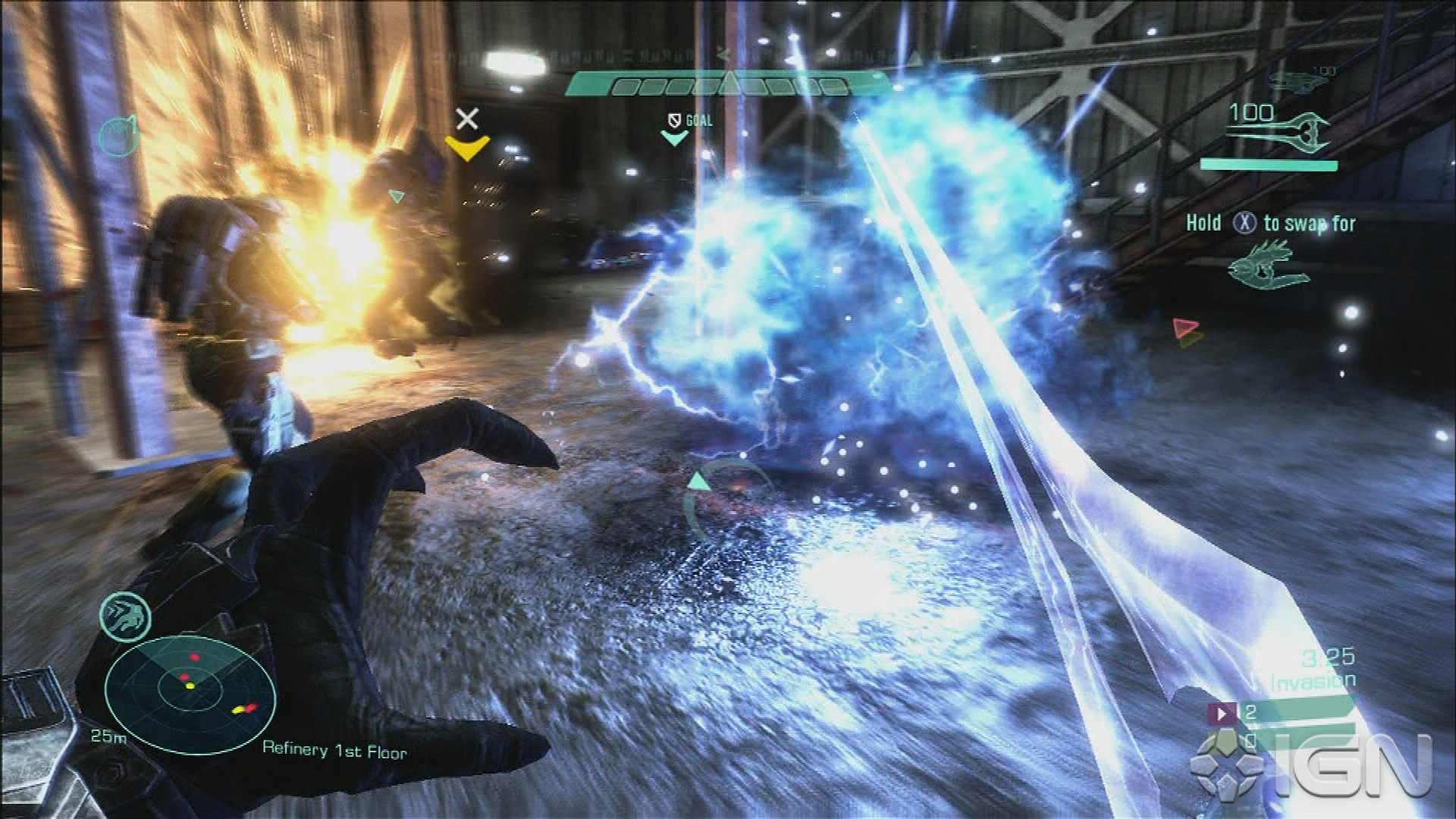Viewport: 1456px width, 819px height.
Task: Choose the small secondary weapon icon
Action: pos(1301,80)
